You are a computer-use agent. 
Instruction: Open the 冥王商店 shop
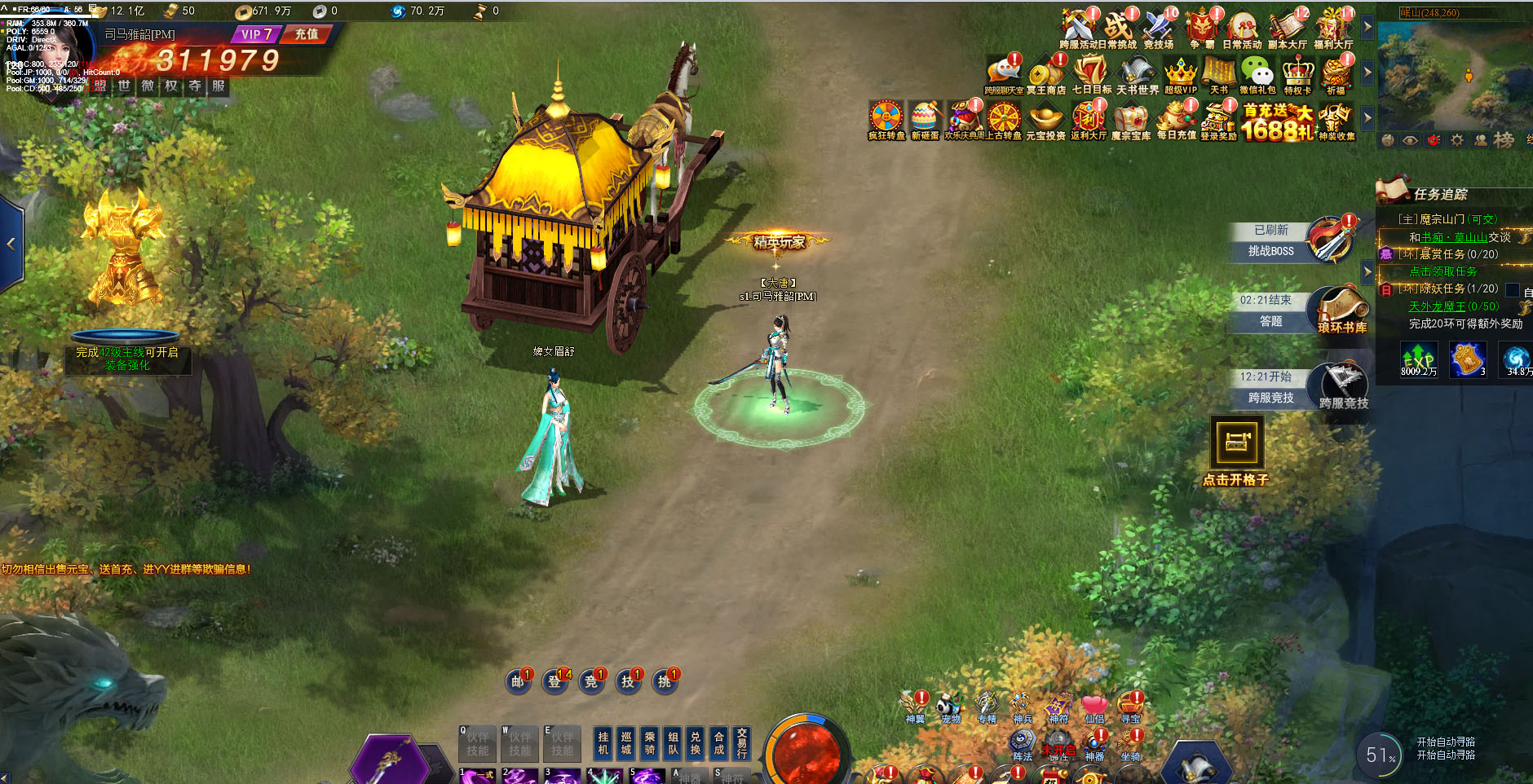click(1045, 75)
